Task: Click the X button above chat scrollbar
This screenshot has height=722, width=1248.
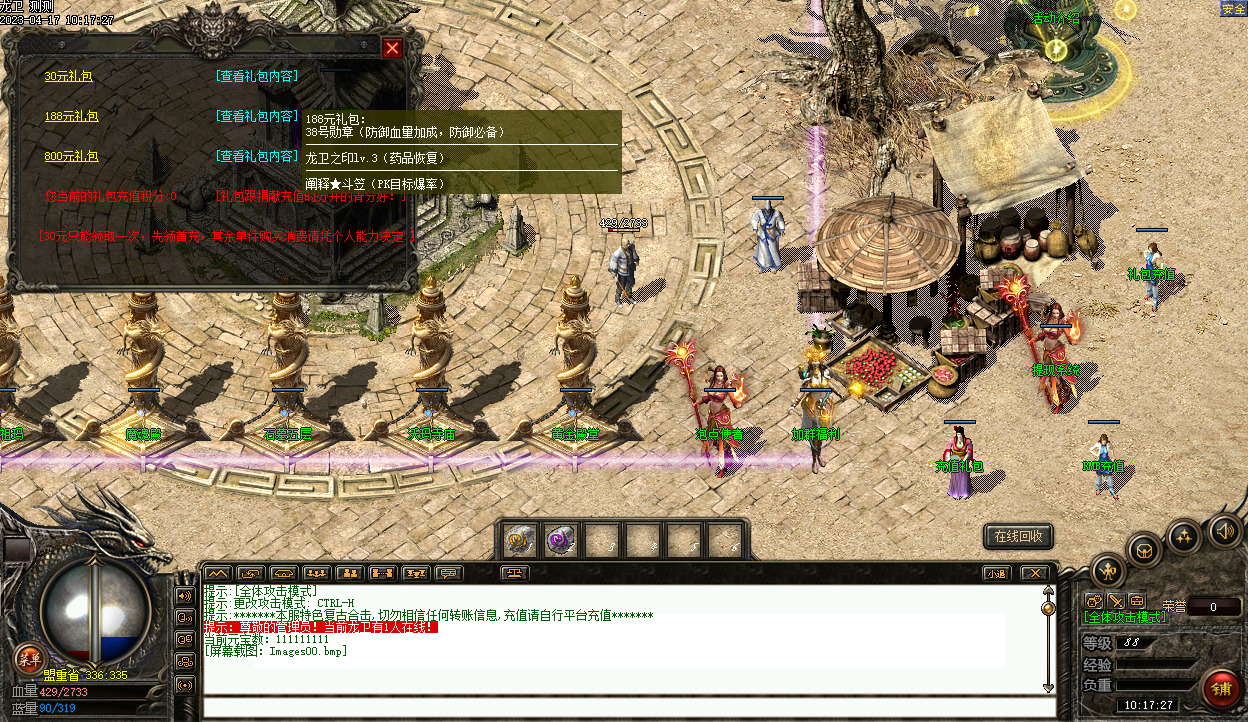Action: coord(1033,573)
